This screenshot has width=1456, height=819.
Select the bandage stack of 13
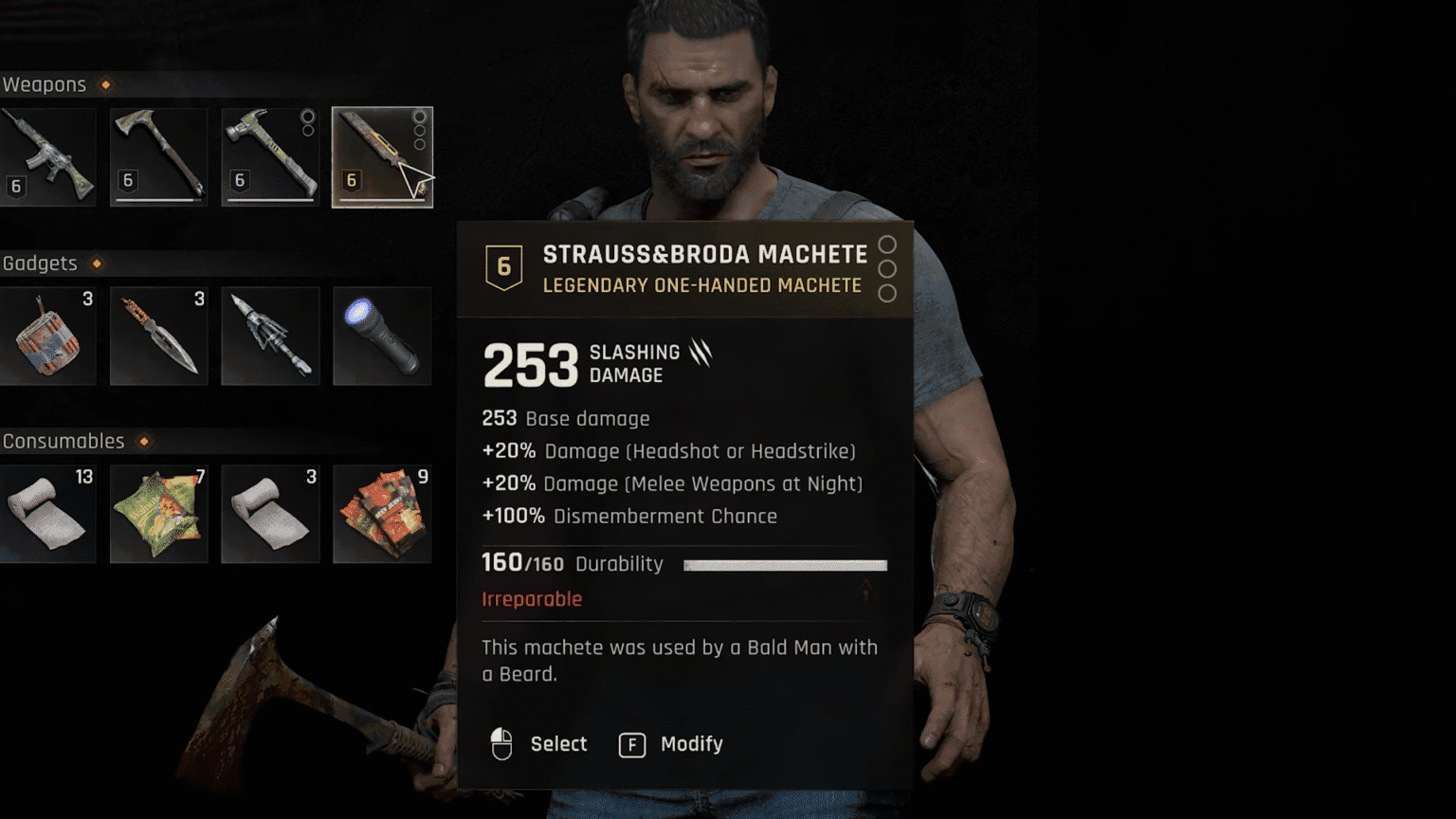pos(47,514)
